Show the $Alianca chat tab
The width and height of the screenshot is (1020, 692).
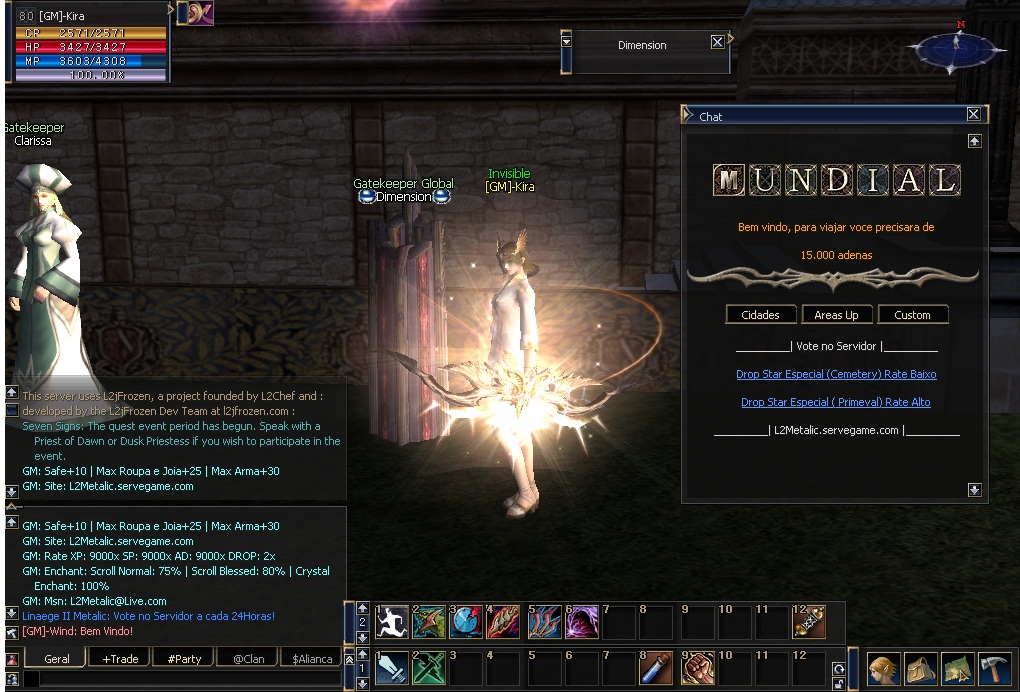coord(312,659)
